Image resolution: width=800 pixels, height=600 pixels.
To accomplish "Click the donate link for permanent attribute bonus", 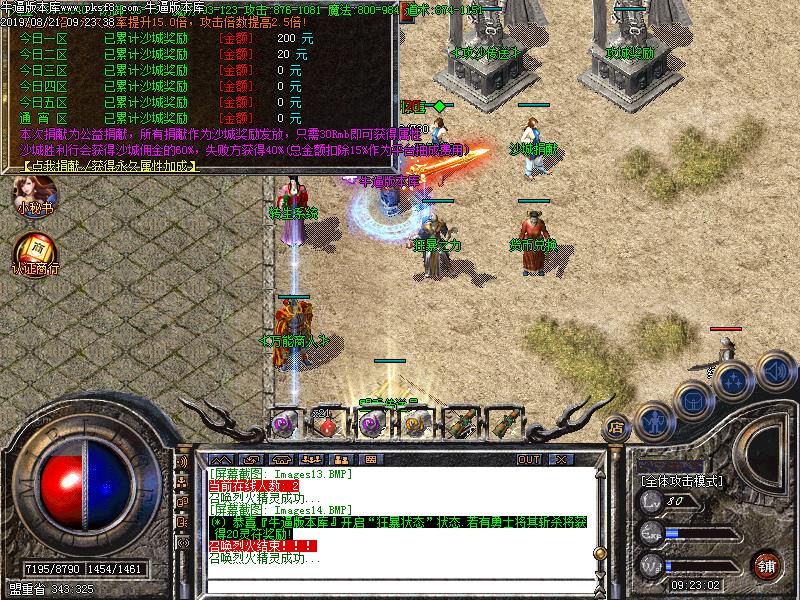I will tap(107, 165).
